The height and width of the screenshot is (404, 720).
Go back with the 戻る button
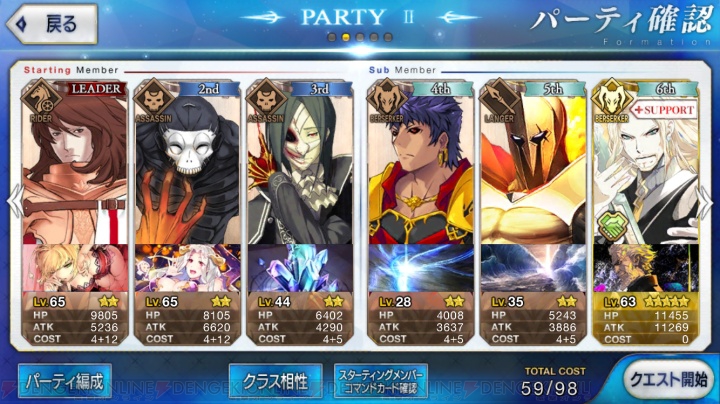pyautogui.click(x=50, y=23)
